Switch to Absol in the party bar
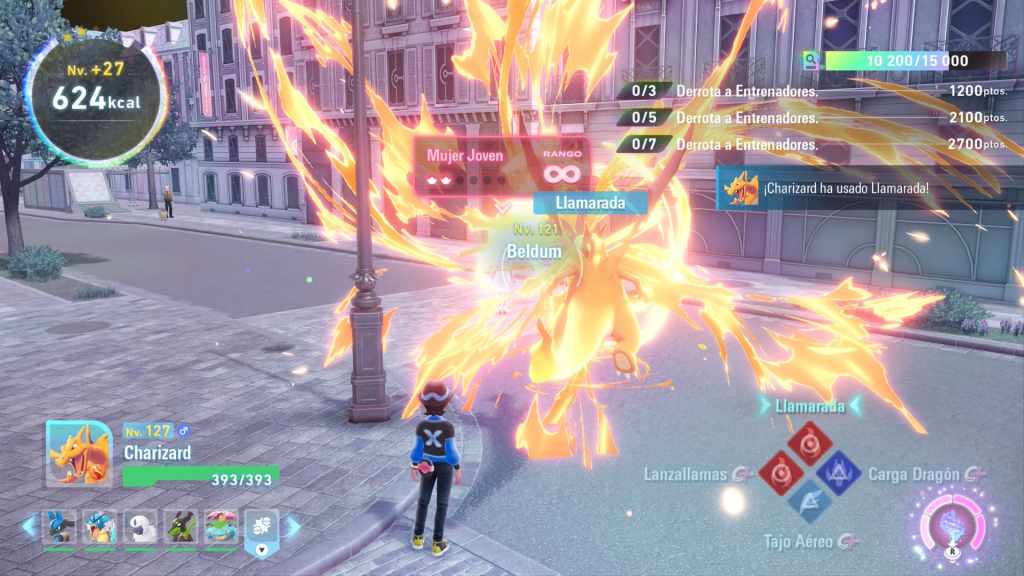1024x576 pixels. pos(140,527)
